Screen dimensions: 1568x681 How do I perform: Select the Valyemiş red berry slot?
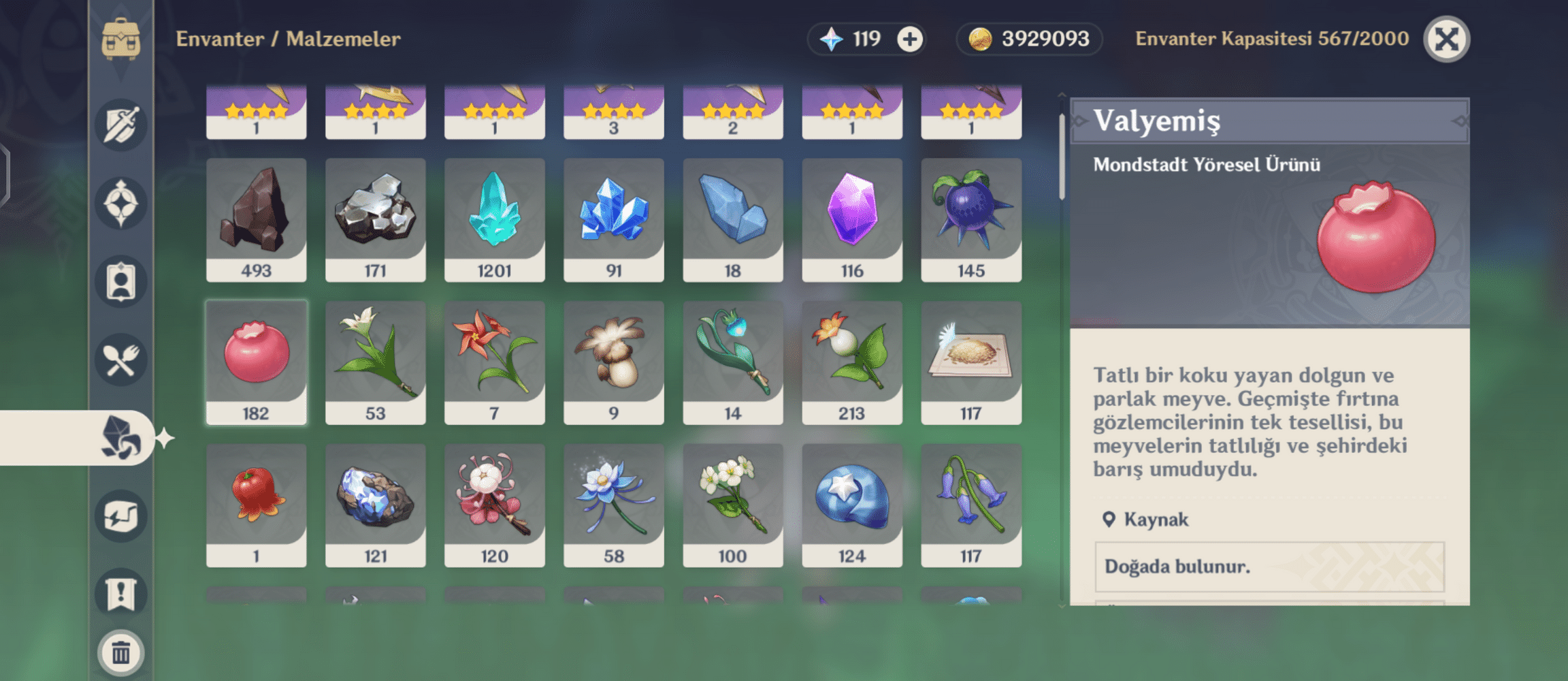pyautogui.click(x=256, y=362)
